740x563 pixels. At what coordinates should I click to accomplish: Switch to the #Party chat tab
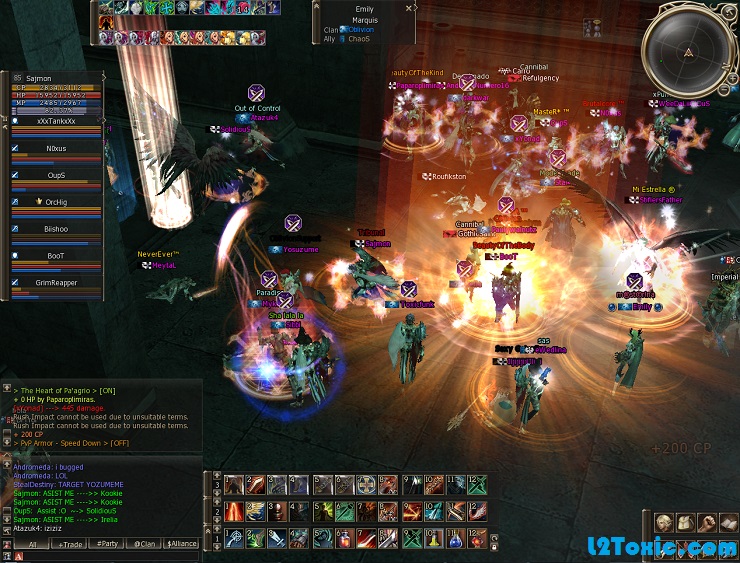[x=106, y=544]
